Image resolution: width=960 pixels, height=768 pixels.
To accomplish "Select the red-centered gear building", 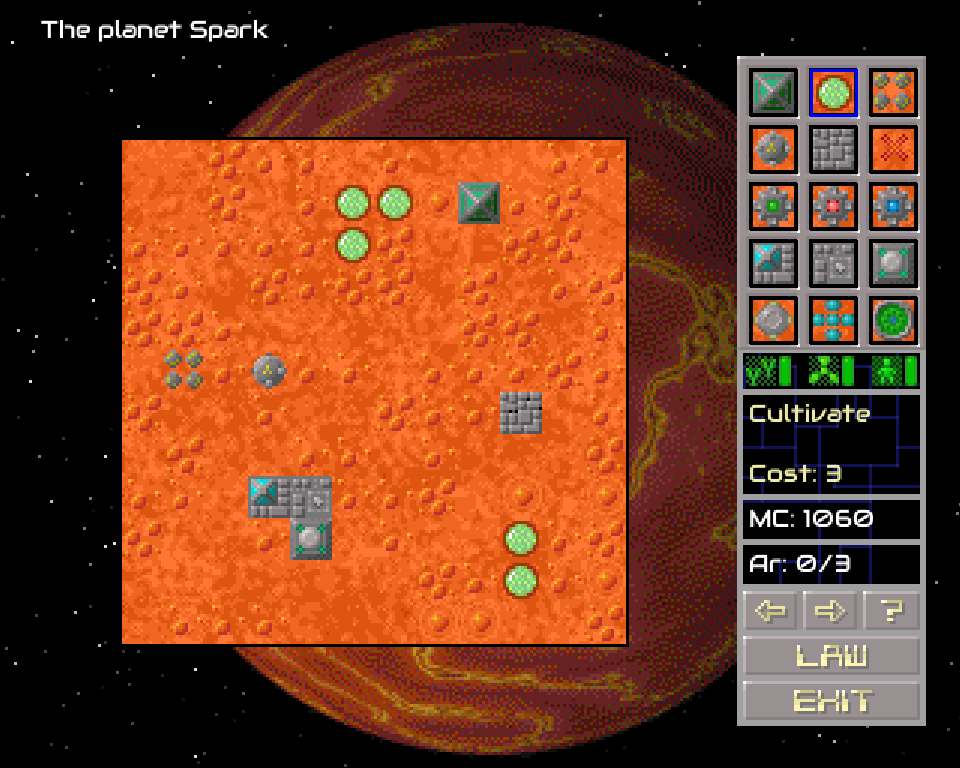I will click(x=833, y=207).
